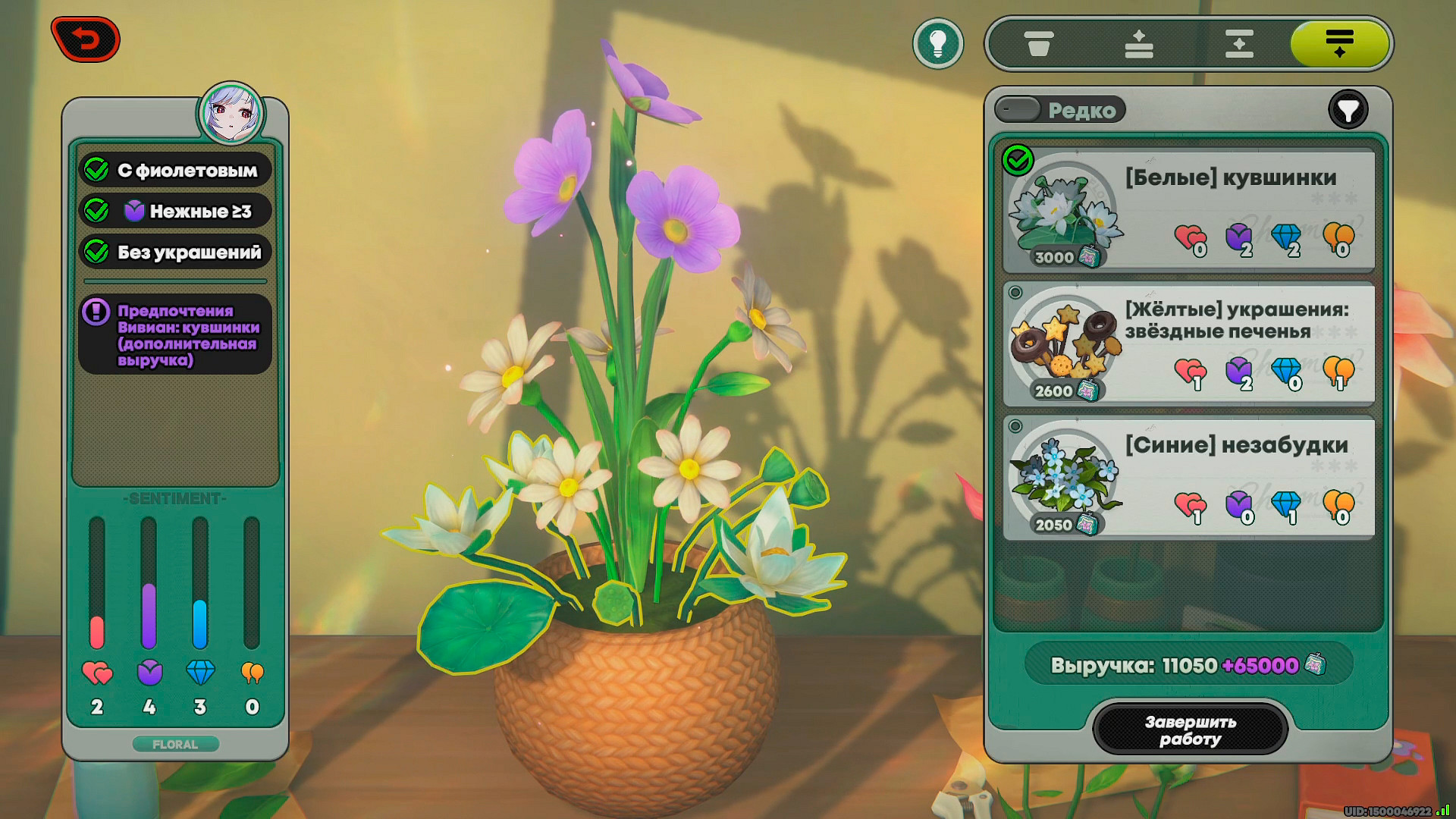Select the highlighted yellow layer tab
This screenshot has height=819, width=1456.
coord(1339,44)
